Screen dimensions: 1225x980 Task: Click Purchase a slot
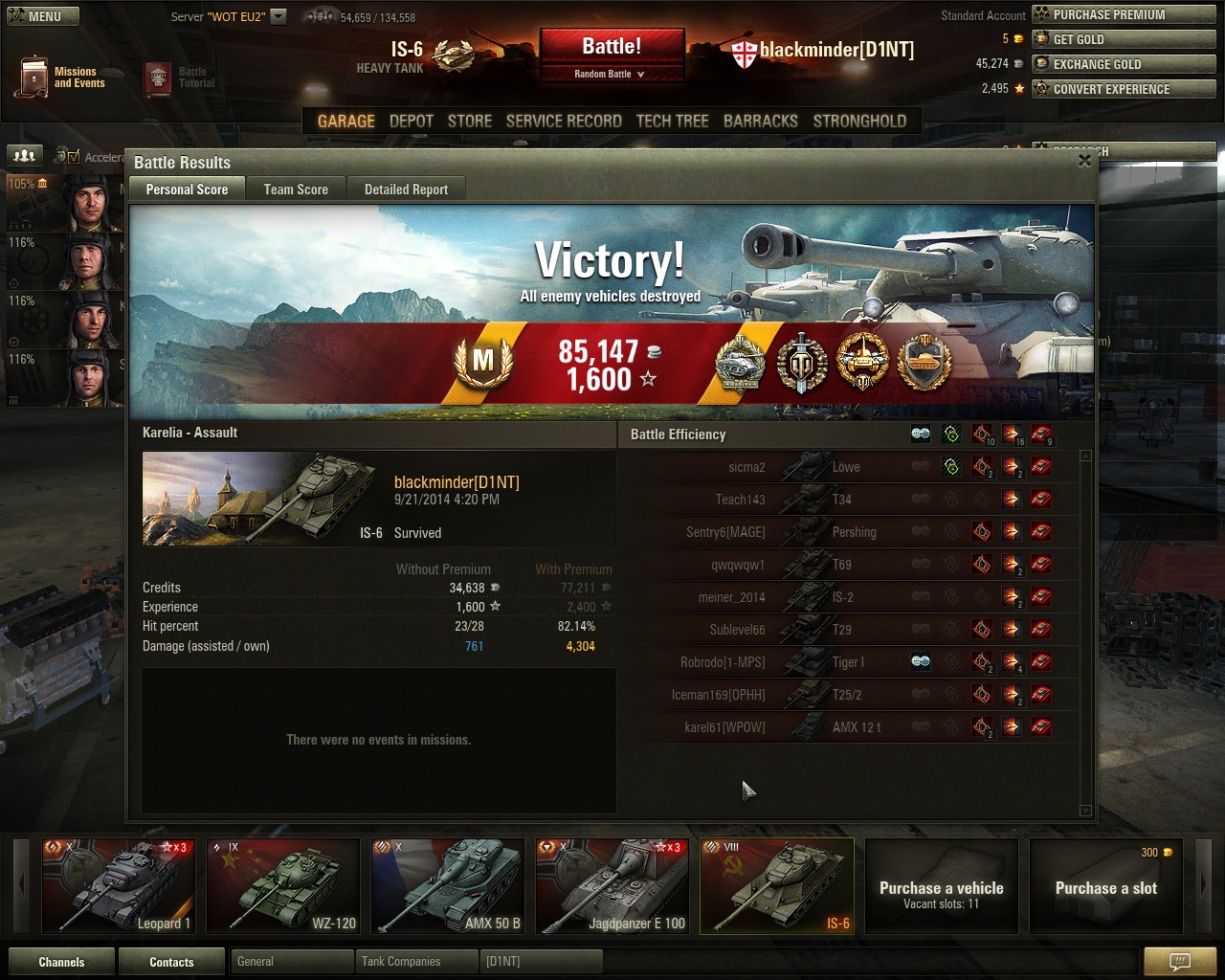1105,887
